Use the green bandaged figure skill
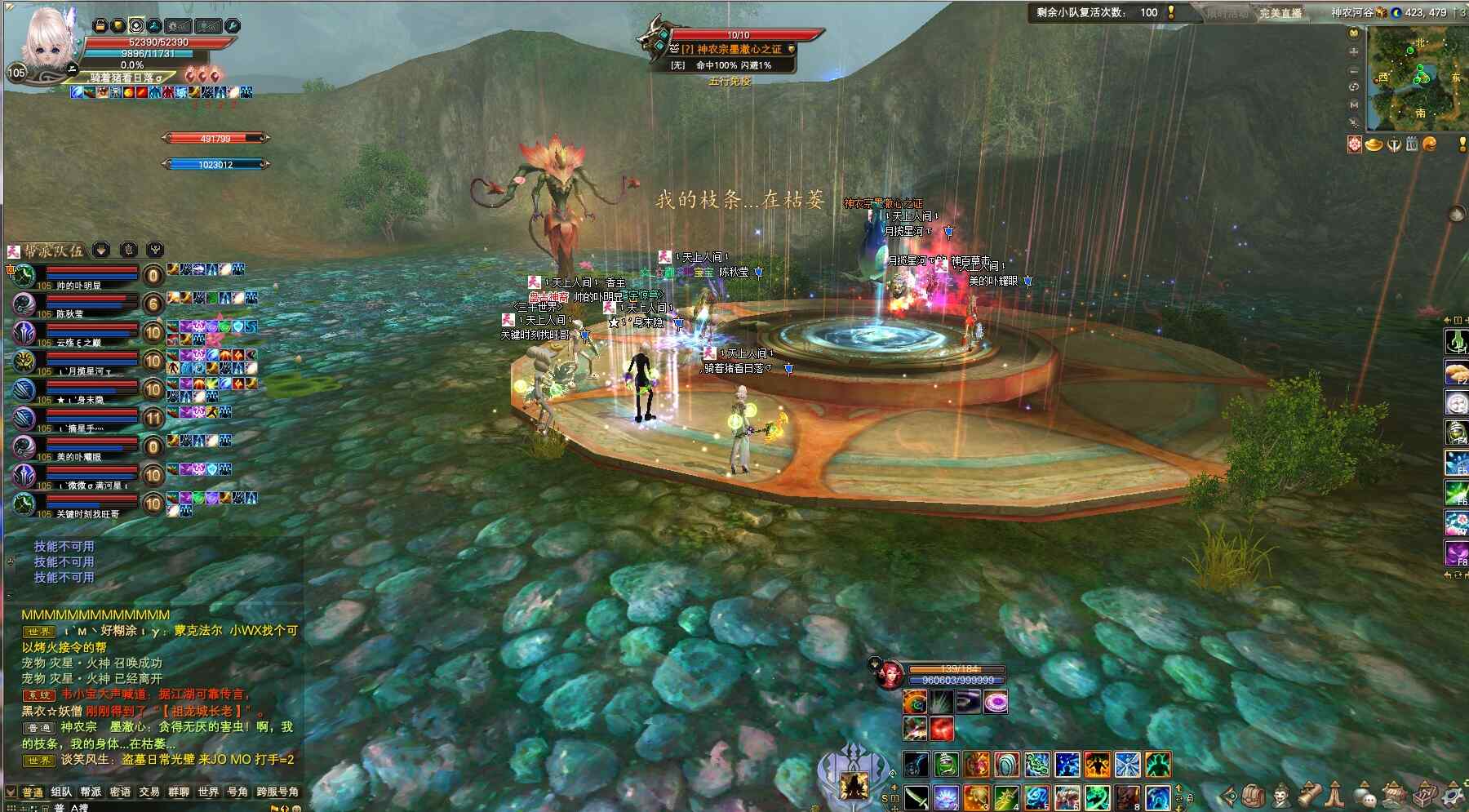 pyautogui.click(x=946, y=765)
